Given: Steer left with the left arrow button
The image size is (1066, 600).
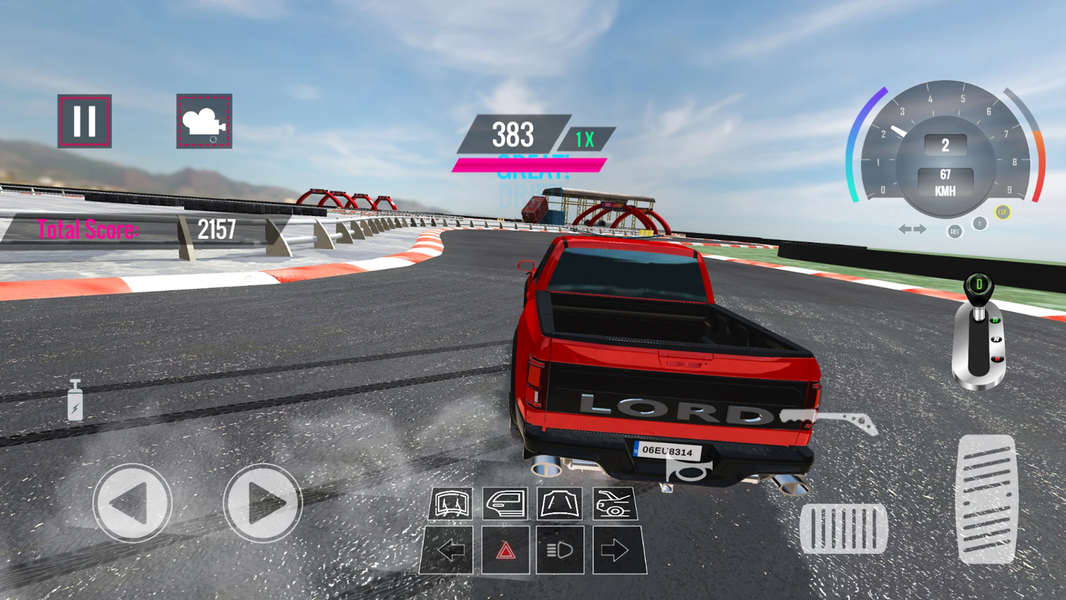Looking at the screenshot, I should (x=132, y=503).
